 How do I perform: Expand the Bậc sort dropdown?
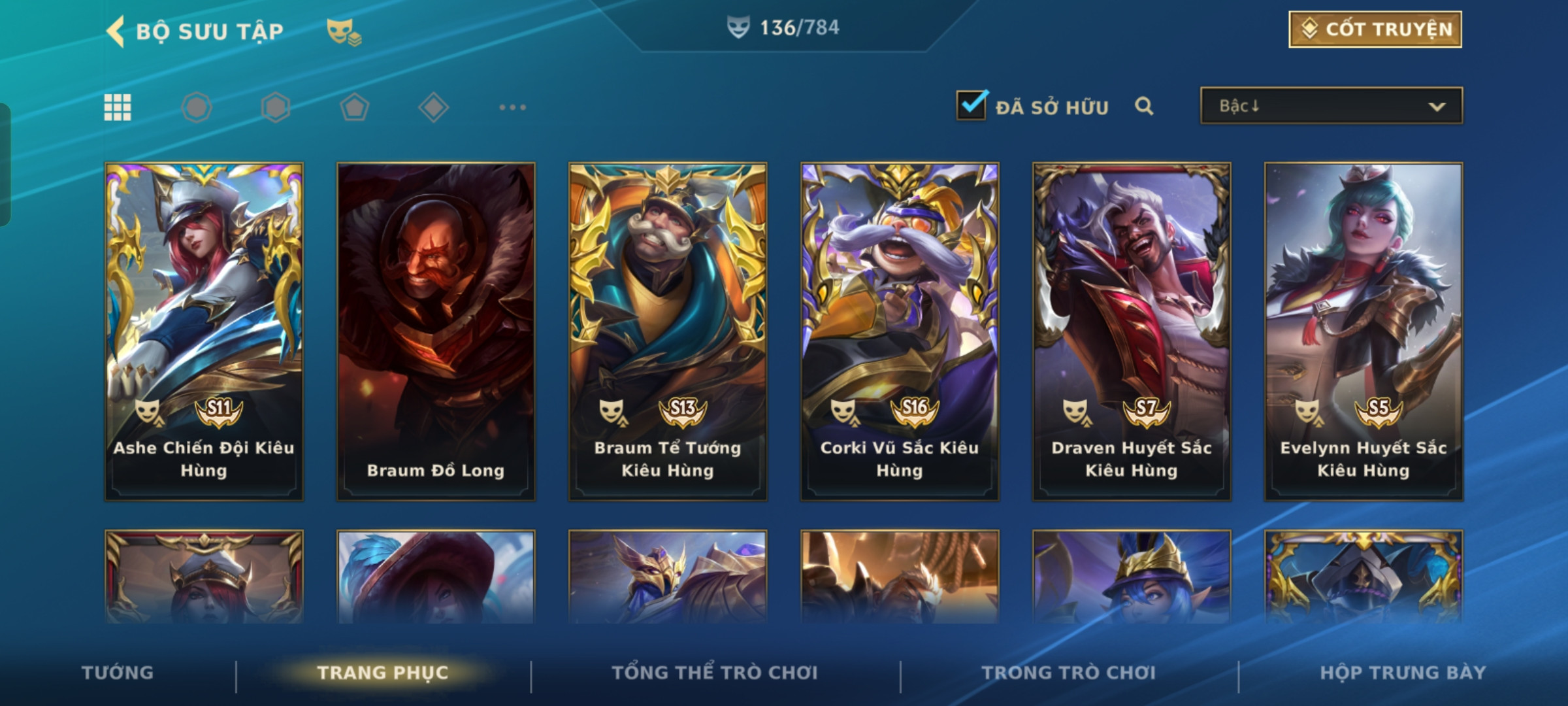pos(1331,106)
